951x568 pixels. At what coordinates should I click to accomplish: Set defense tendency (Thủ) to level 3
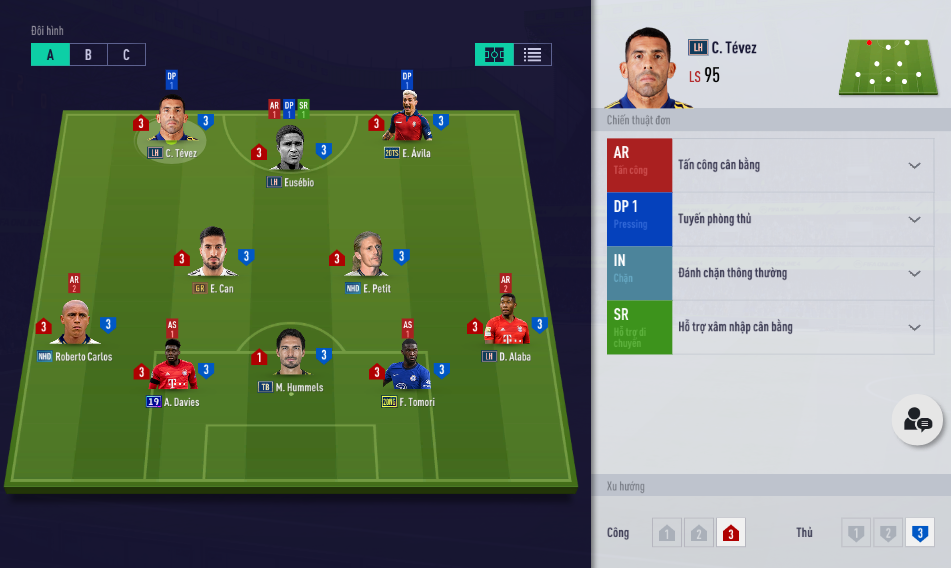tap(919, 533)
